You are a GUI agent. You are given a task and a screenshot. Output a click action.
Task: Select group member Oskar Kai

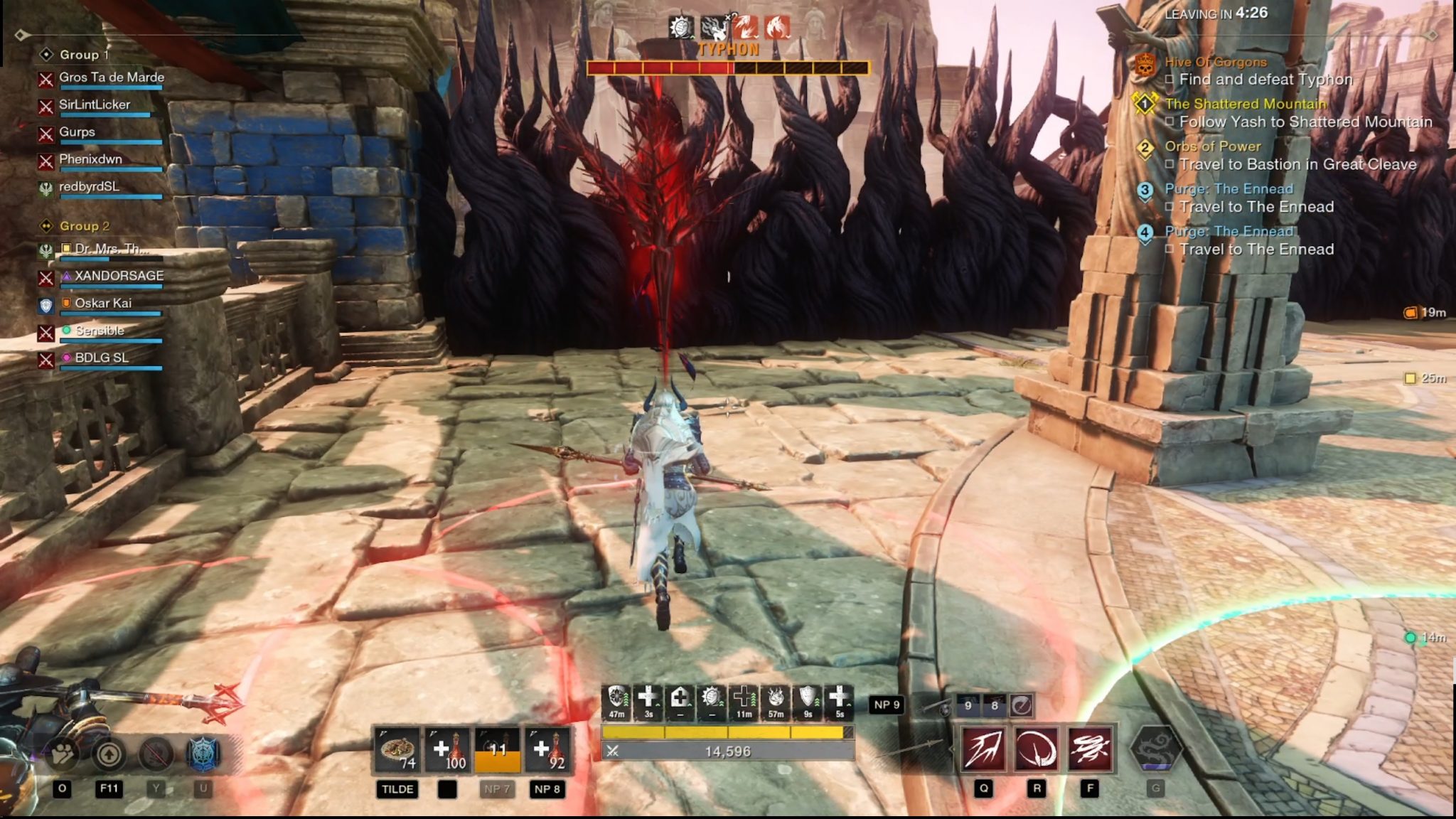click(103, 304)
